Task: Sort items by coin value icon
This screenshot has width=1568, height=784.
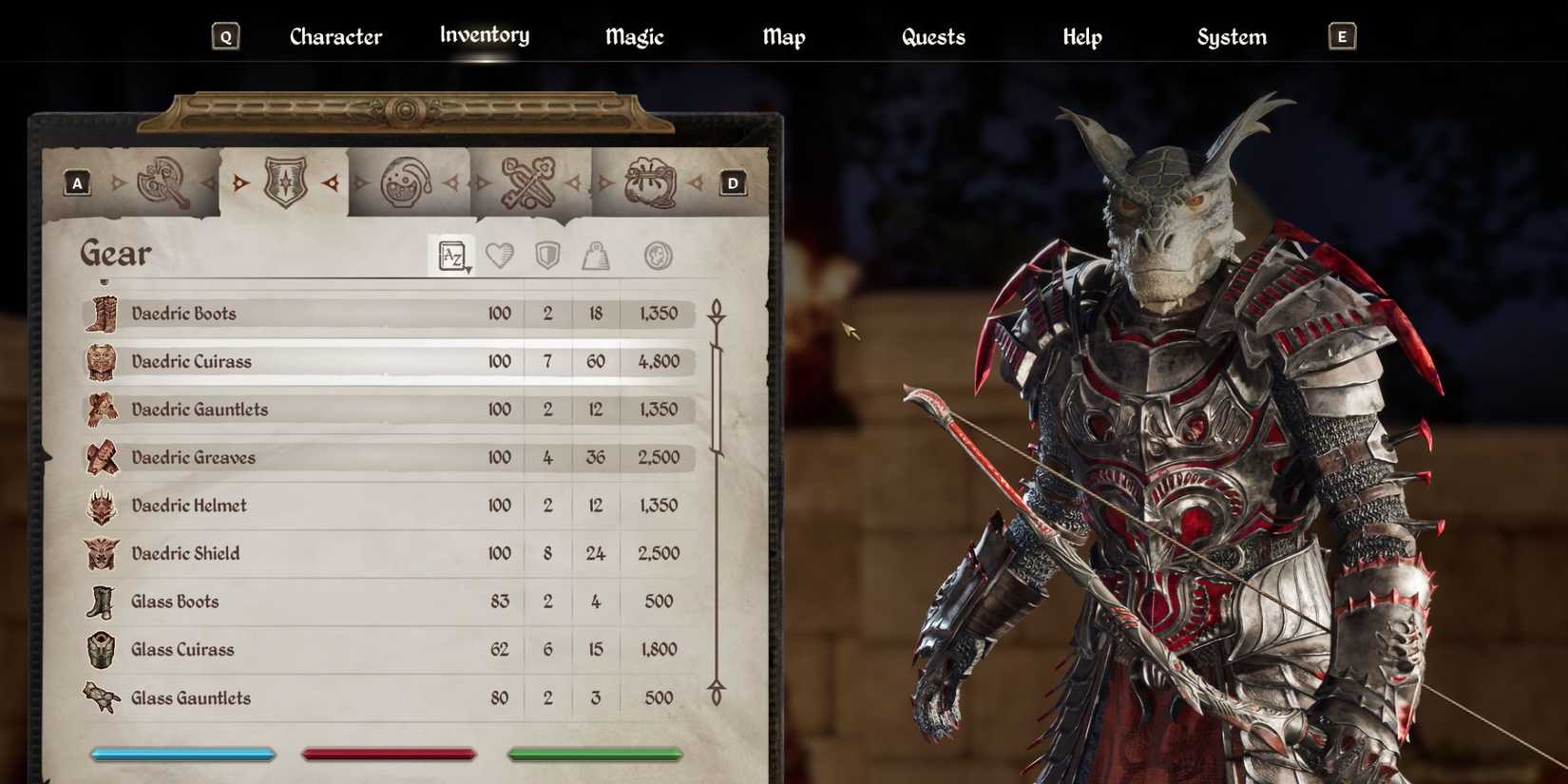Action: pos(658,254)
